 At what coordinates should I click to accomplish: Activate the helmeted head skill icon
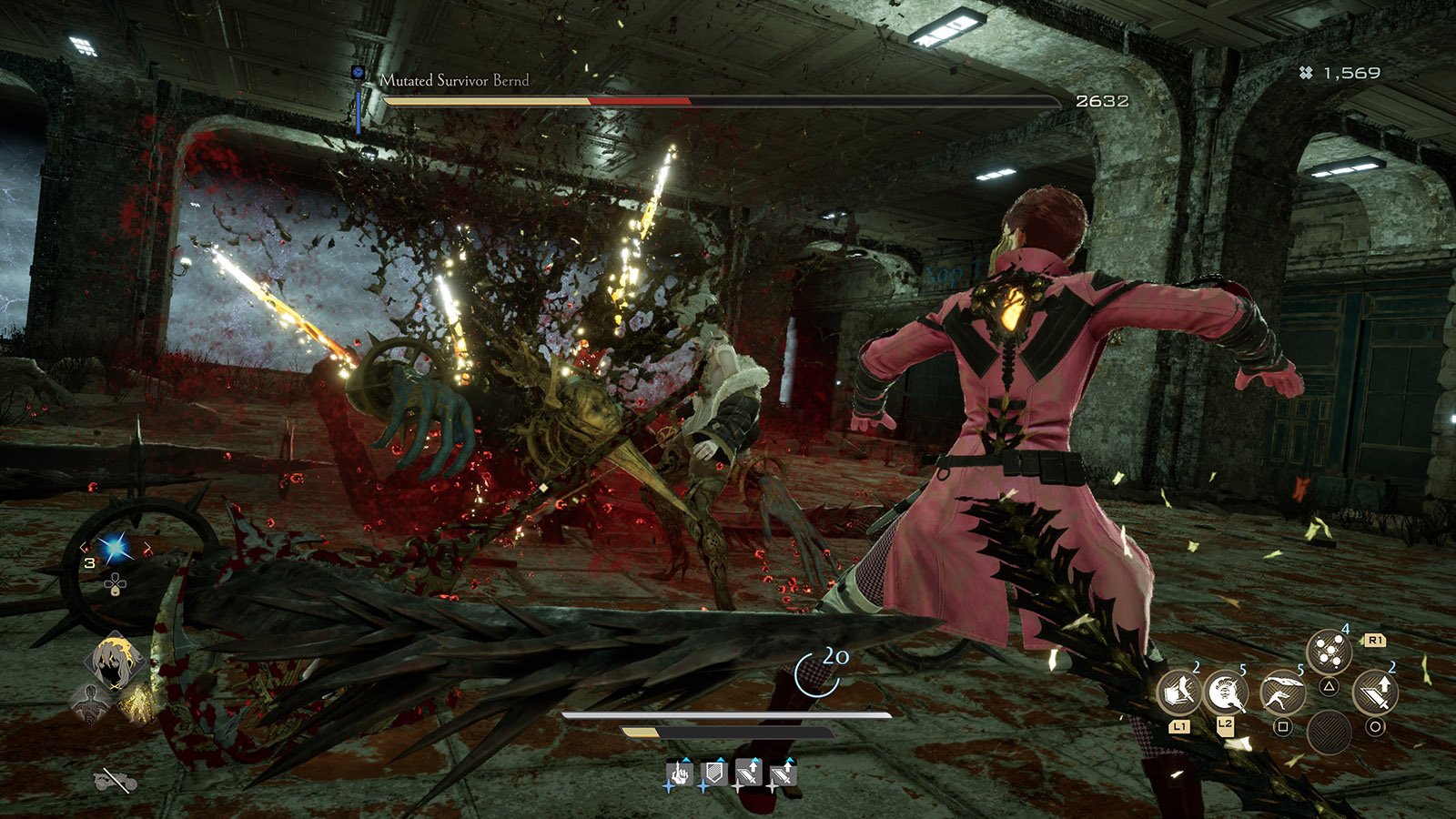(x=1225, y=695)
